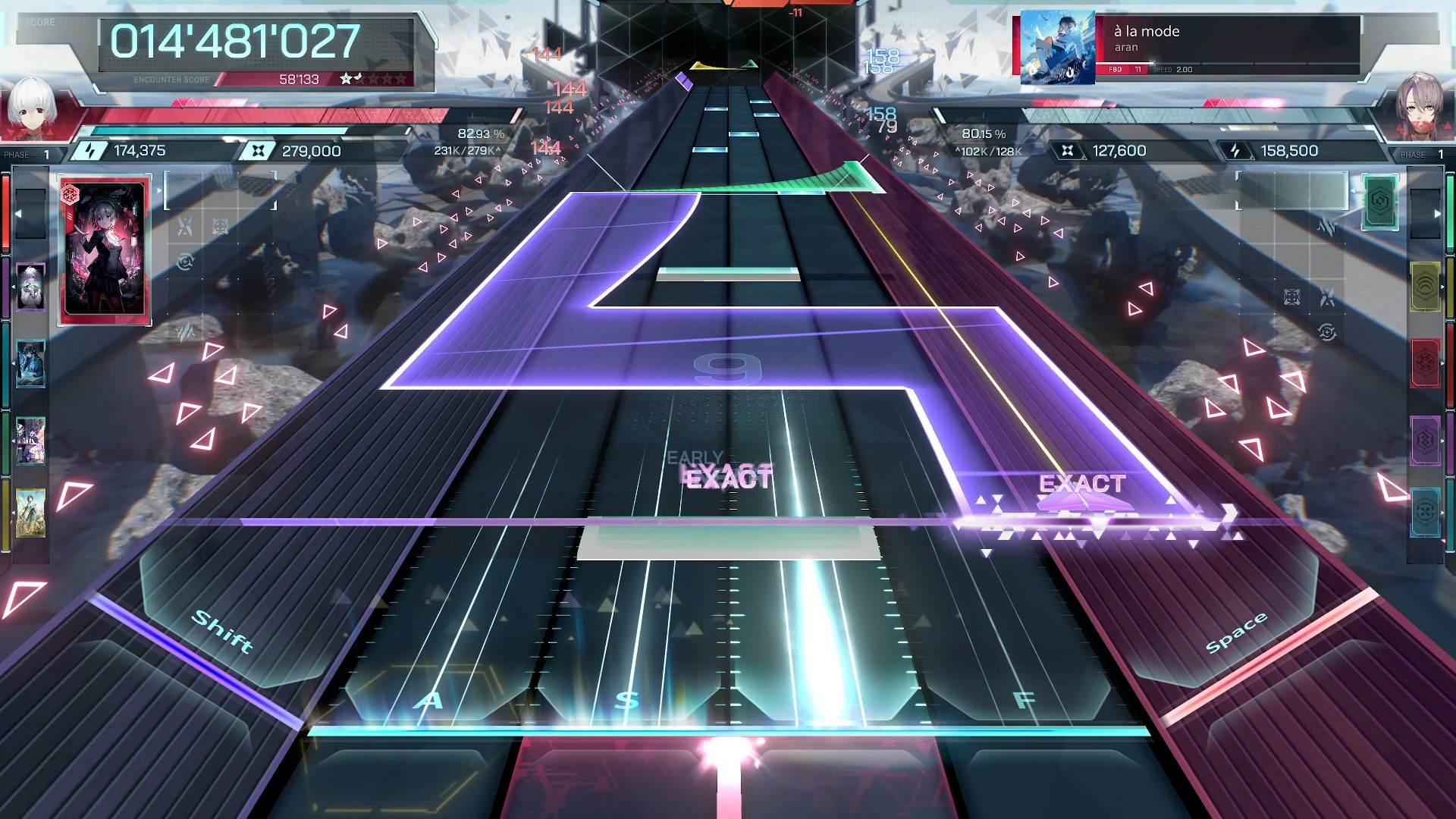Click the à la mode song jacket
Viewport: 1456px width, 819px height.
[x=1057, y=47]
